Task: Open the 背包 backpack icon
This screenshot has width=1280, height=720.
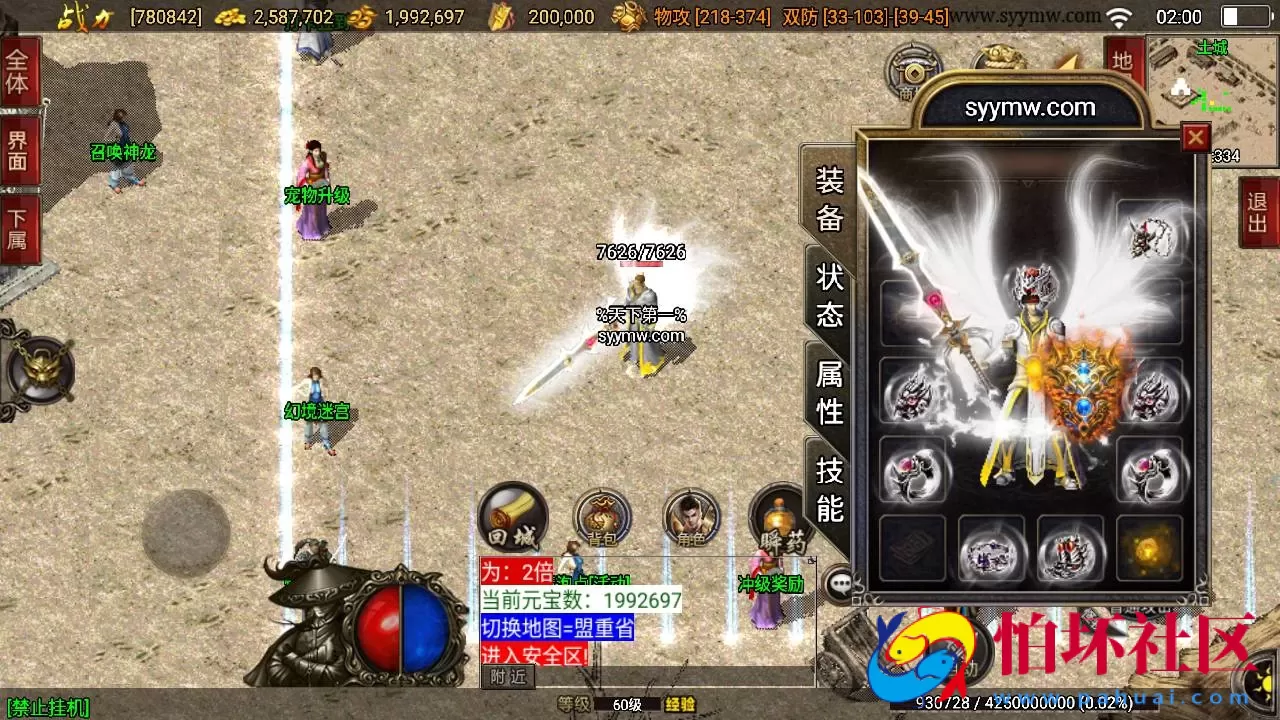Action: pyautogui.click(x=601, y=516)
